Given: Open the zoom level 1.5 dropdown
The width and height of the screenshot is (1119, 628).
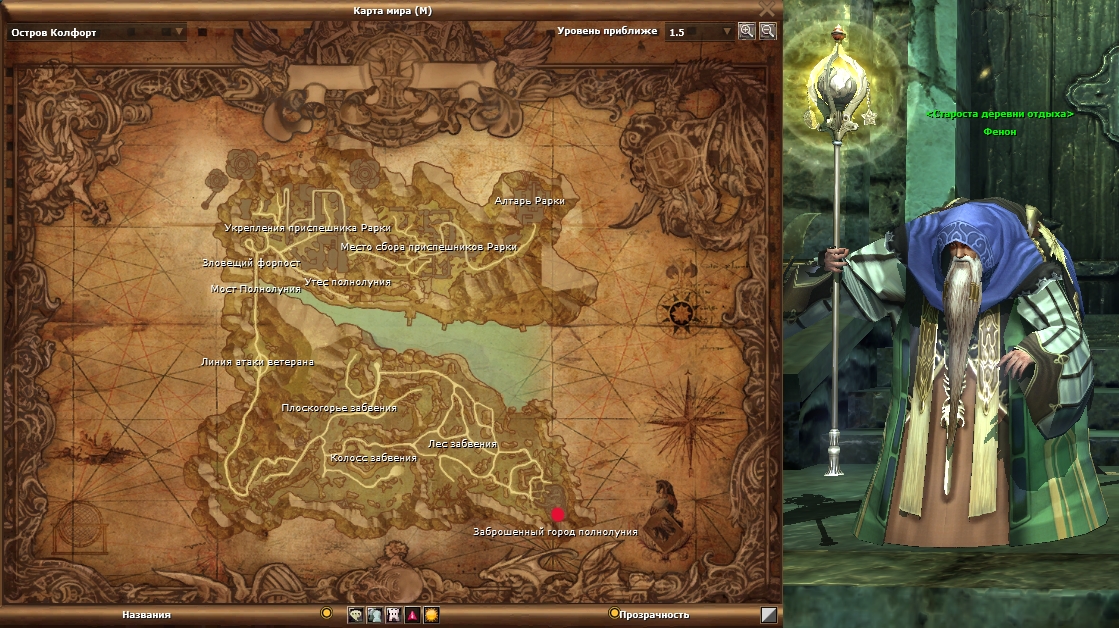Looking at the screenshot, I should (x=727, y=32).
